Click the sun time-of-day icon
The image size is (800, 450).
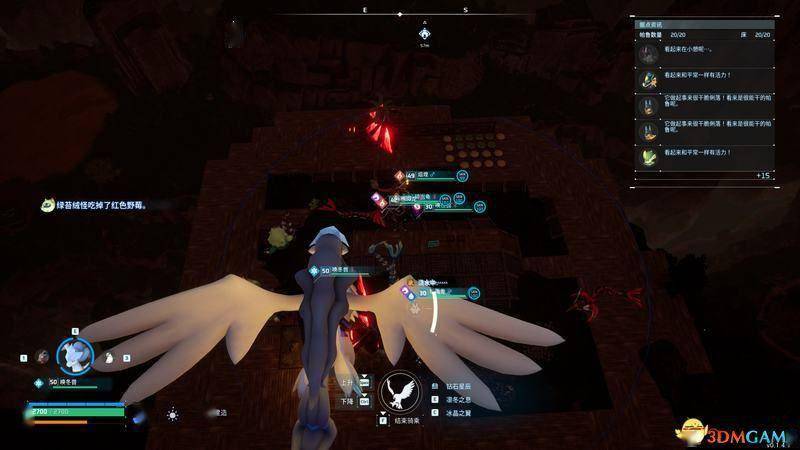click(173, 413)
